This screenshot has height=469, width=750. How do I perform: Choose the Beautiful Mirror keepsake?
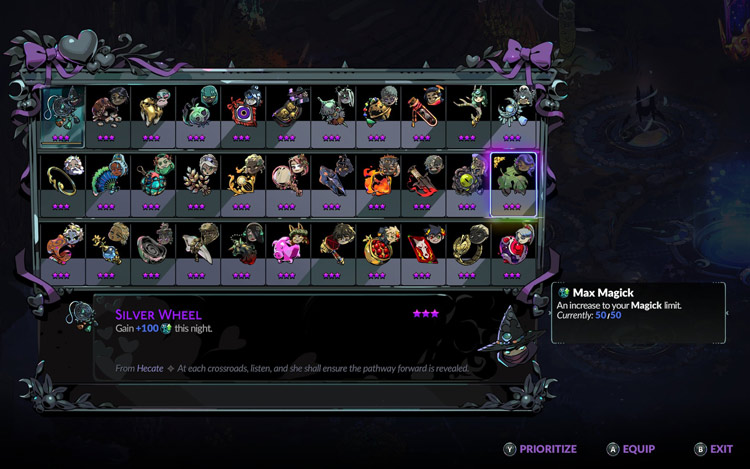(286, 180)
